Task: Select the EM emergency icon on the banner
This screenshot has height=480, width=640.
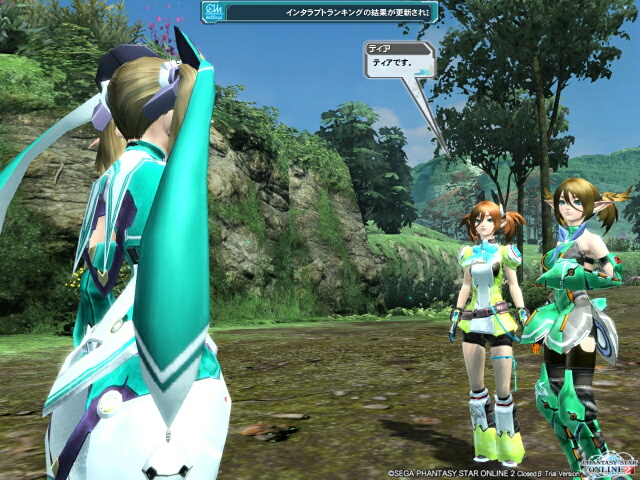Action: pos(213,13)
